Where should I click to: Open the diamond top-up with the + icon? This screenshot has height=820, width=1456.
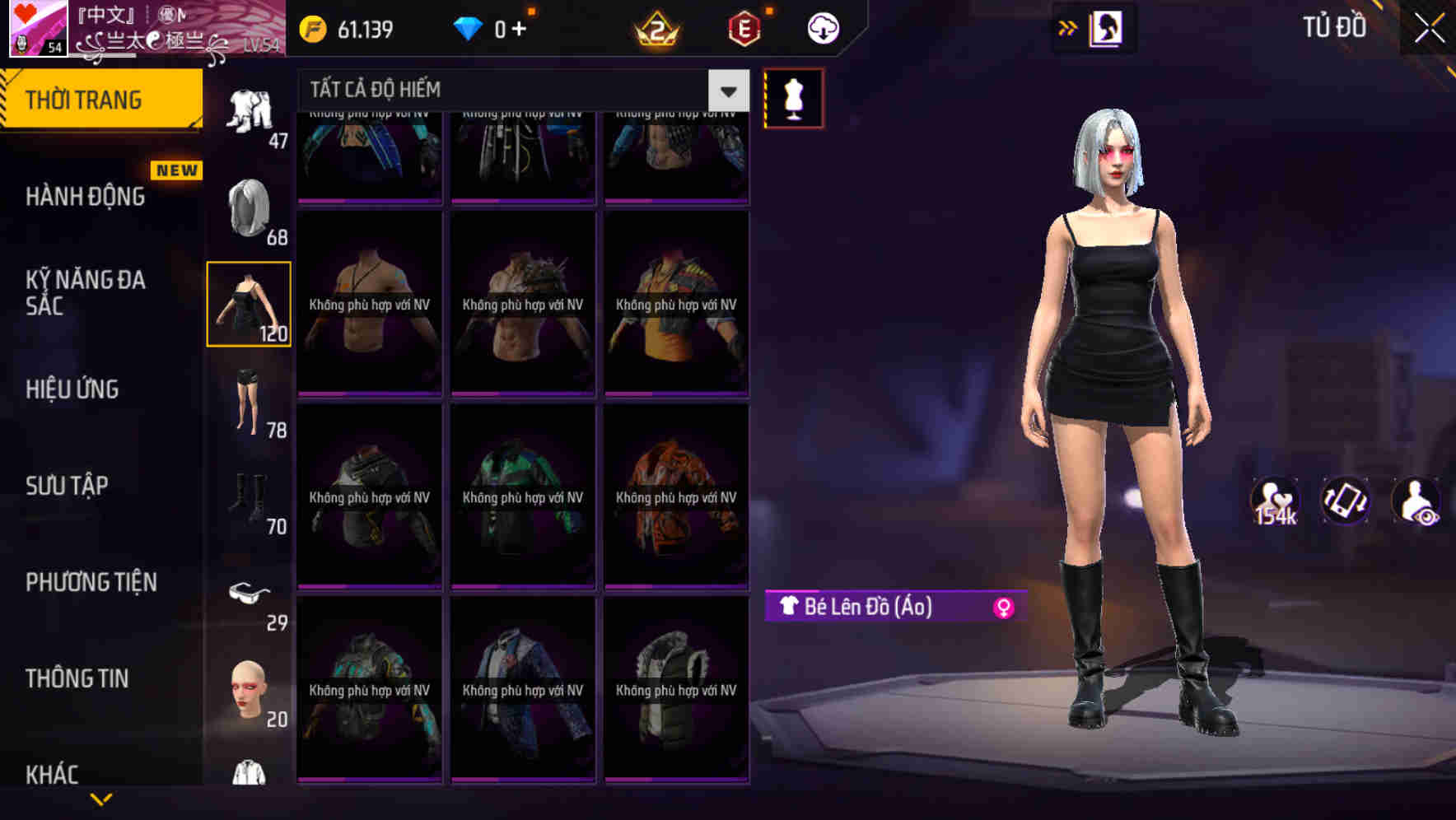[520, 26]
